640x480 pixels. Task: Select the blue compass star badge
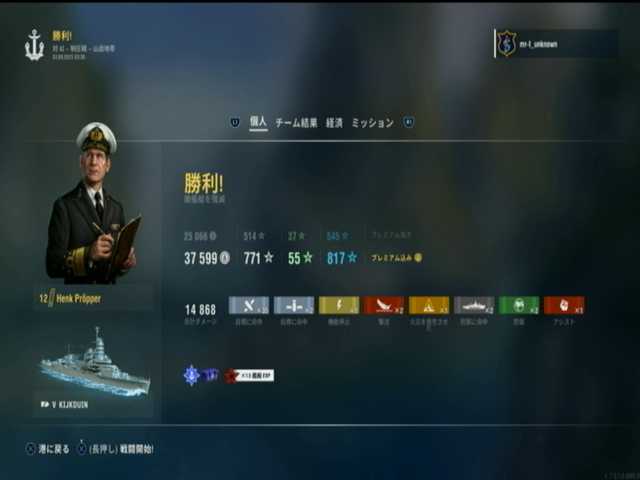tap(192, 375)
